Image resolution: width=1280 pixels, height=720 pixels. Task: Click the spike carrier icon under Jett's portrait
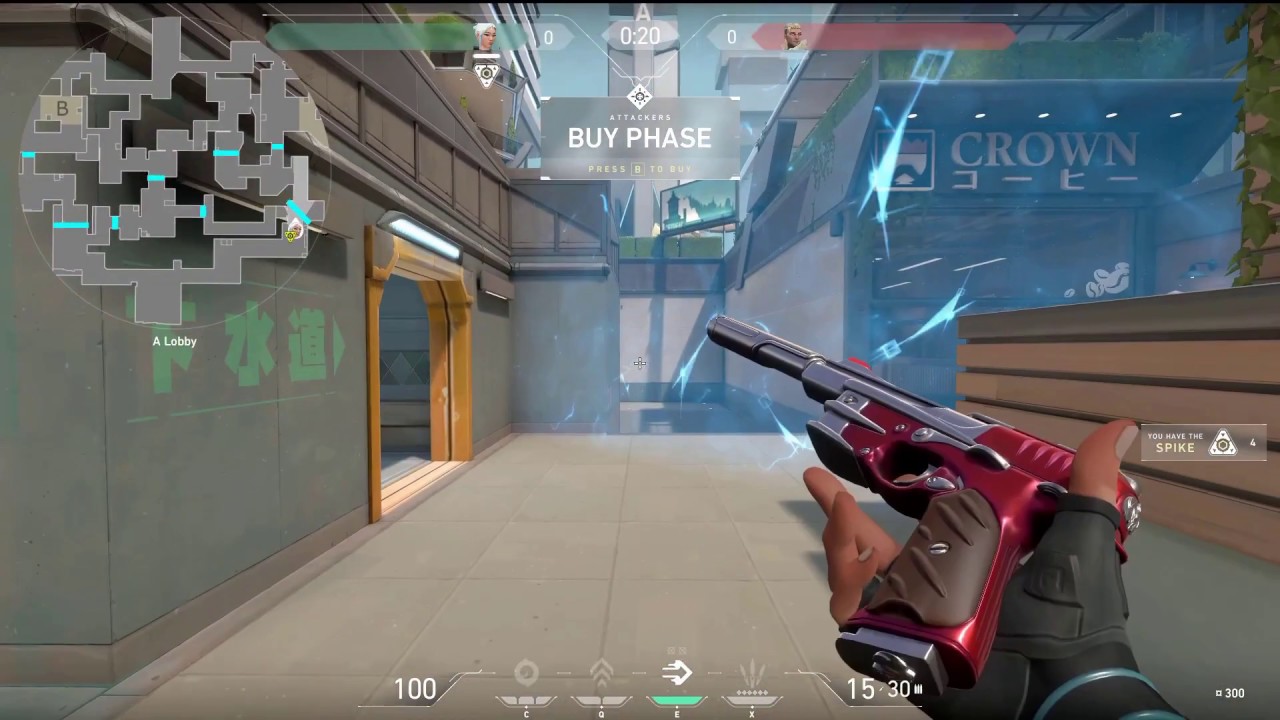pos(486,73)
